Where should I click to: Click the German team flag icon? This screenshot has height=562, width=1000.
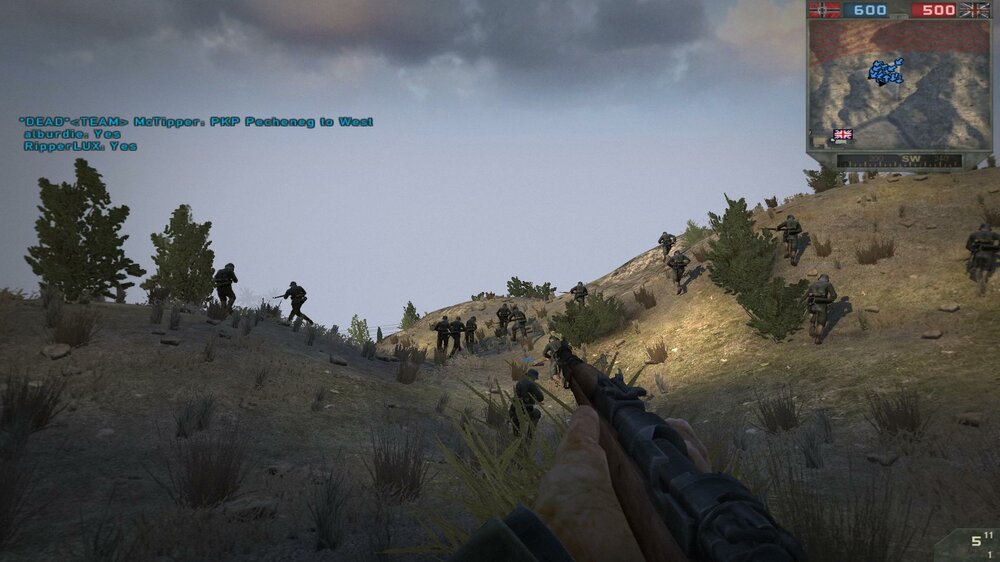click(x=825, y=10)
